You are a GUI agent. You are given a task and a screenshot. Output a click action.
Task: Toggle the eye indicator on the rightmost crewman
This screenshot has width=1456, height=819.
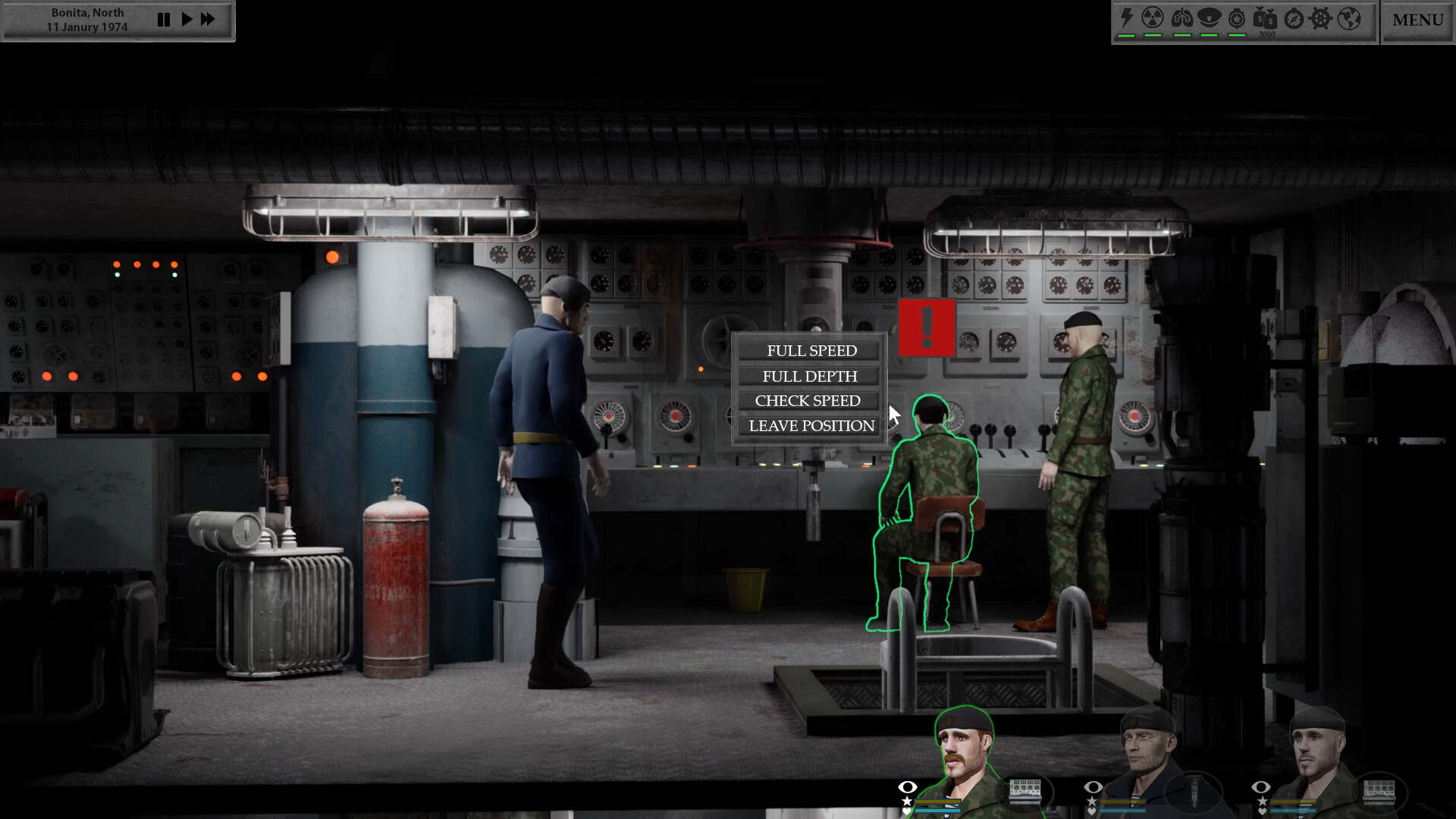pos(1262,787)
